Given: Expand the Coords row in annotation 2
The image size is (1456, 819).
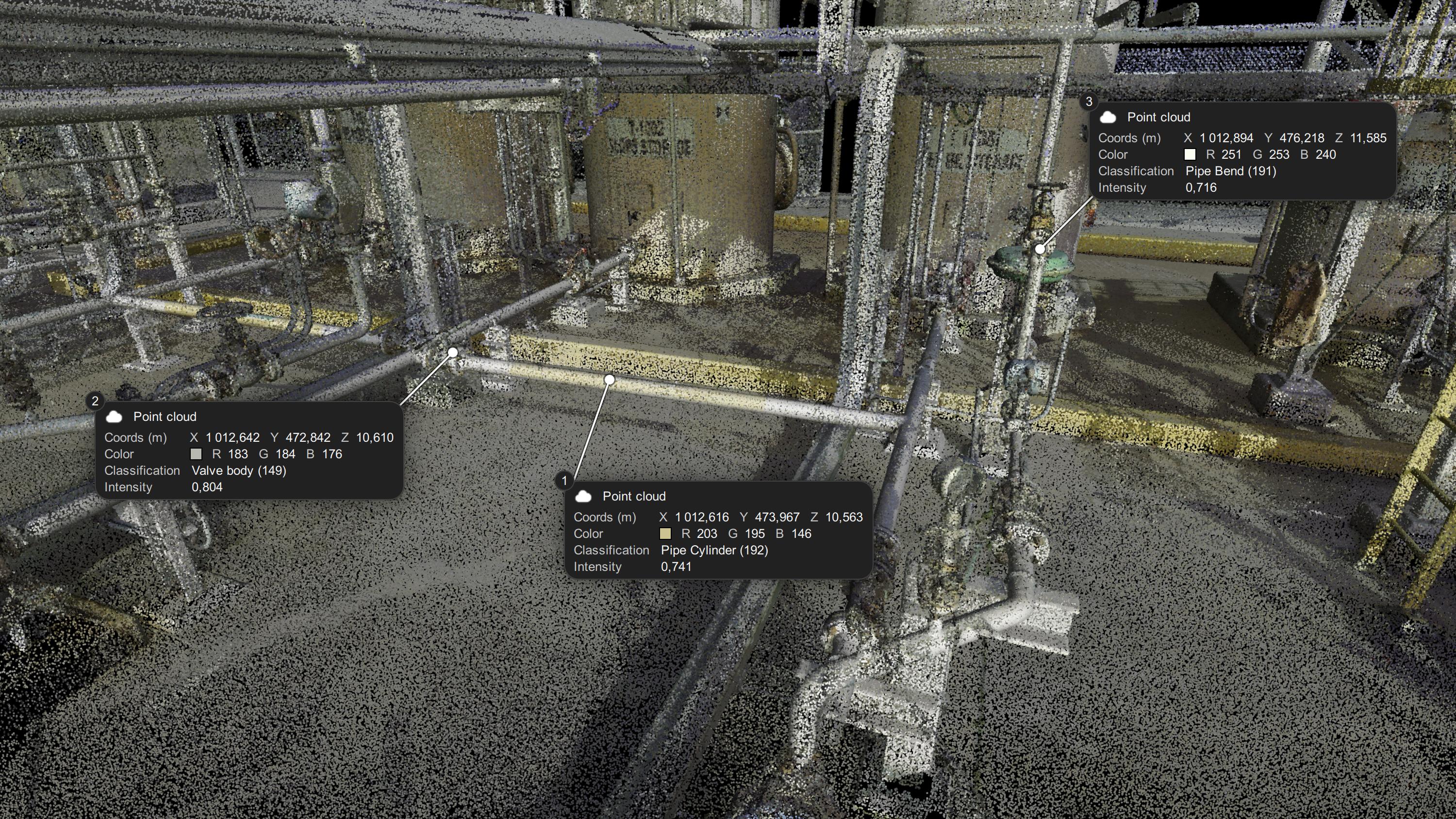Looking at the screenshot, I should pyautogui.click(x=136, y=437).
